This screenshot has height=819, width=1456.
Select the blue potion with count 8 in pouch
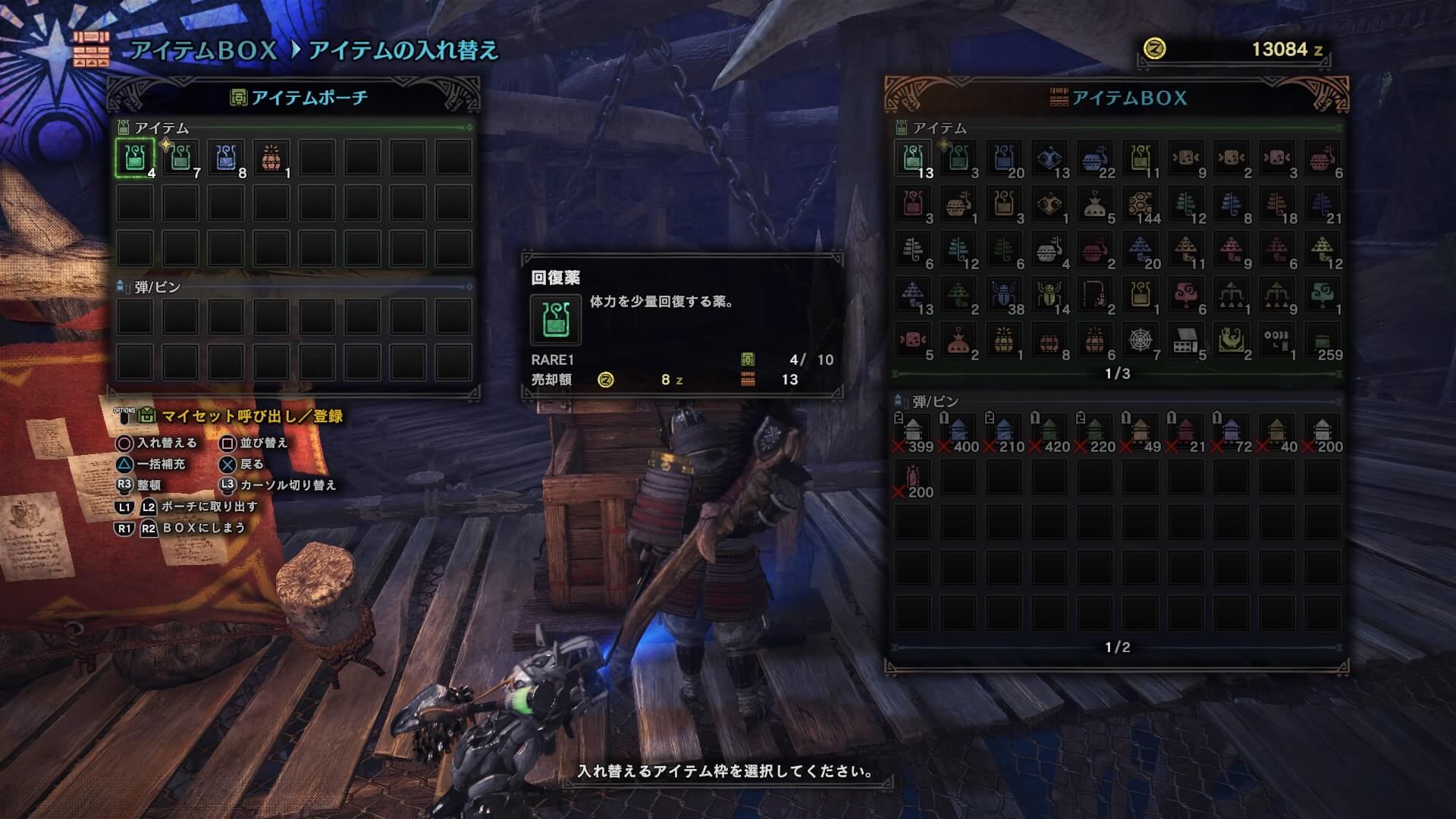click(x=226, y=158)
